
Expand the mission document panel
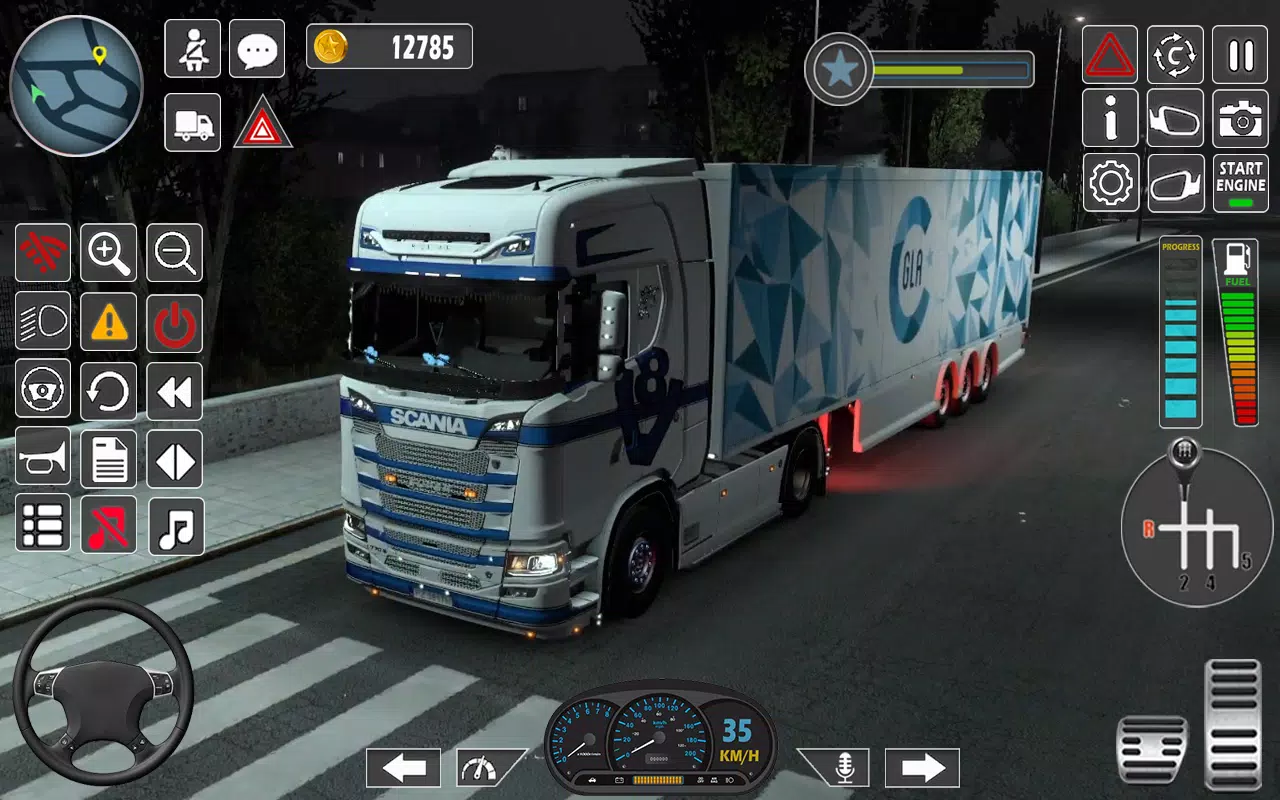(x=108, y=458)
